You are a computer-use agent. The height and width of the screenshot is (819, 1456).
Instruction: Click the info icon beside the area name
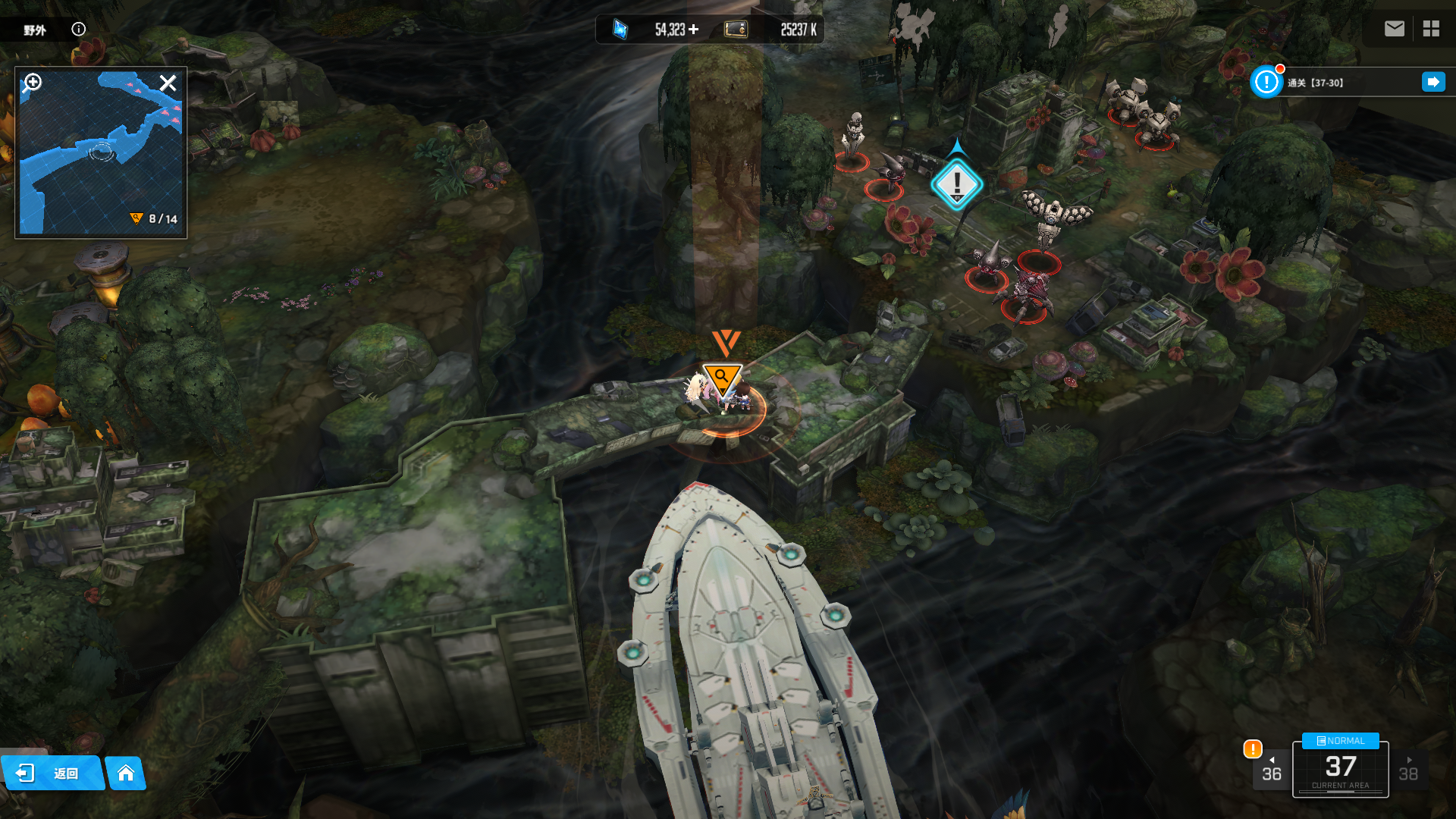(79, 29)
